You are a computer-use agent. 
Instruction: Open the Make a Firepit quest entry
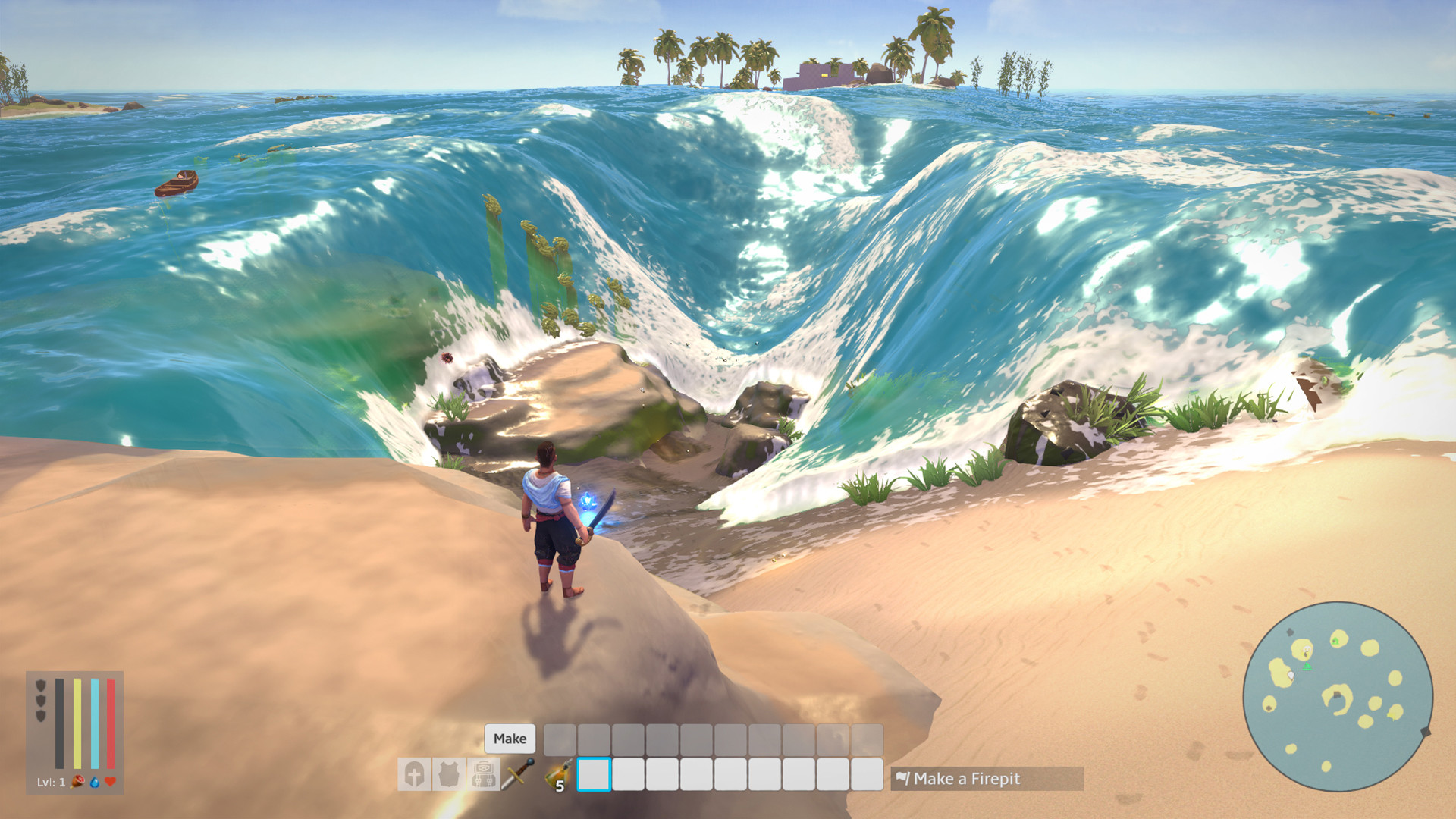[968, 778]
